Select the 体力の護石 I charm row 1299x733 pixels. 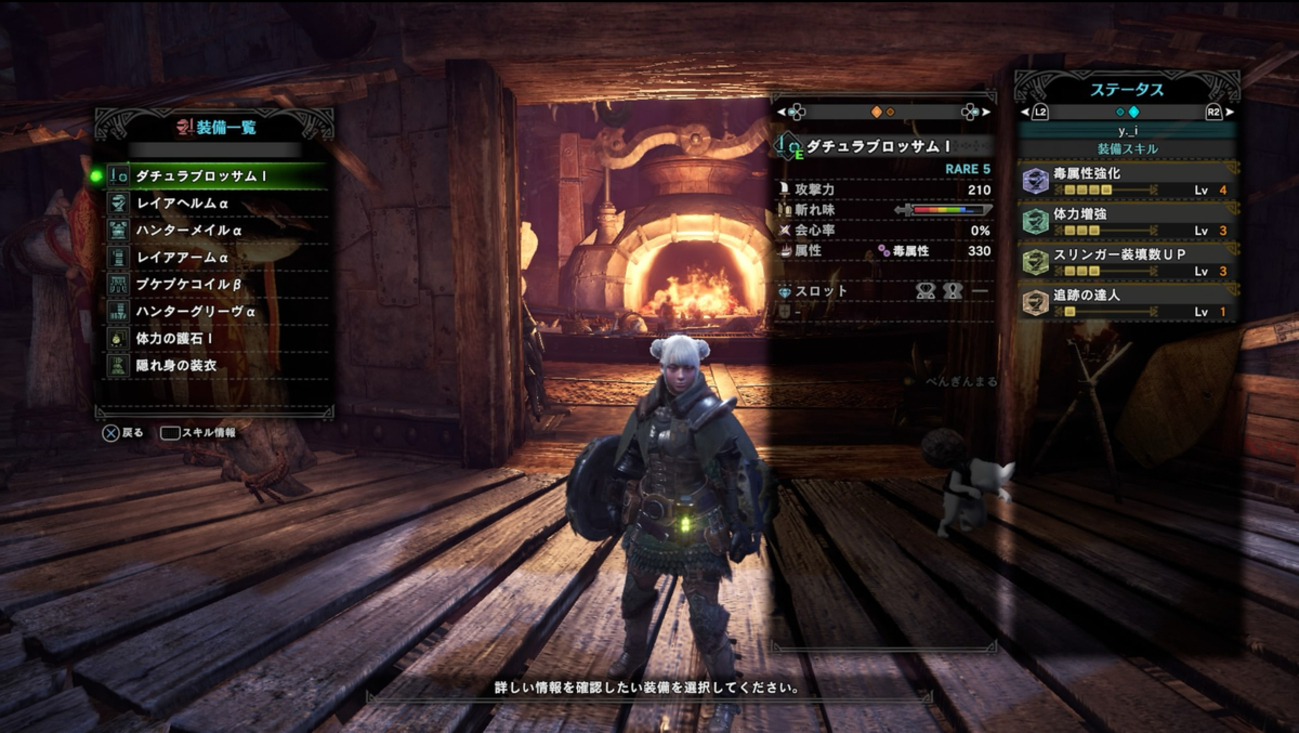pos(215,338)
